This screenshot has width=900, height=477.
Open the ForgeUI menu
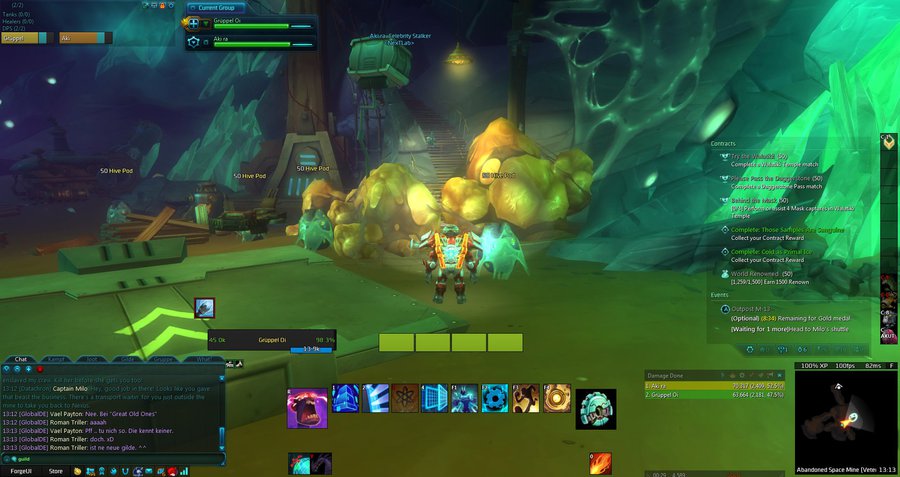tap(21, 470)
